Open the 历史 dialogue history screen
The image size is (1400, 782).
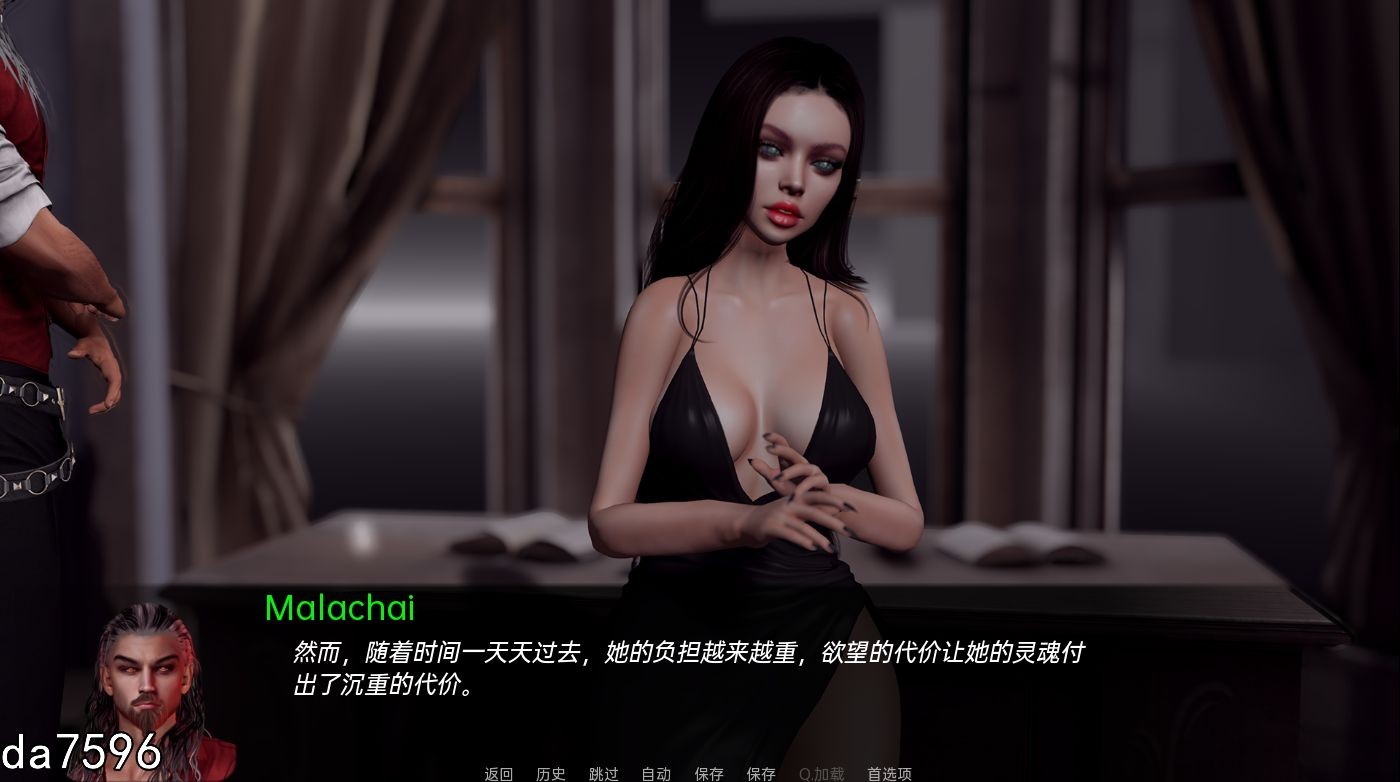point(549,774)
